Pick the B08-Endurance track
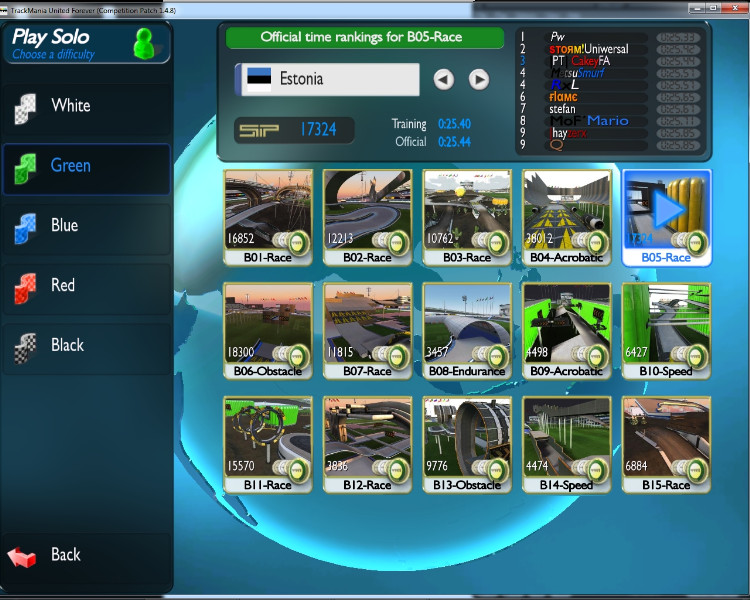 [467, 330]
